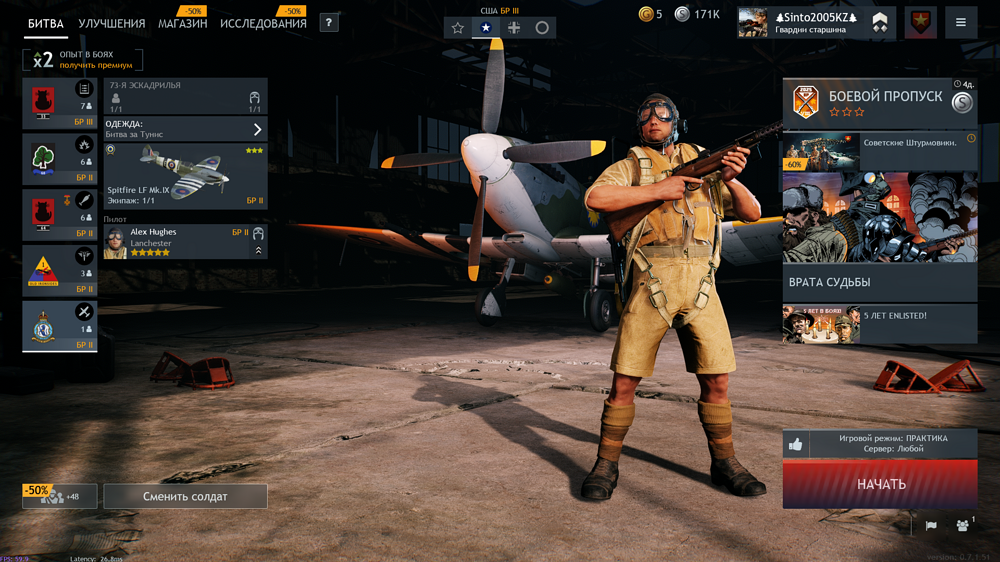The image size is (1000, 562).
Task: Select pilot Alex Hughes card
Action: click(x=185, y=242)
